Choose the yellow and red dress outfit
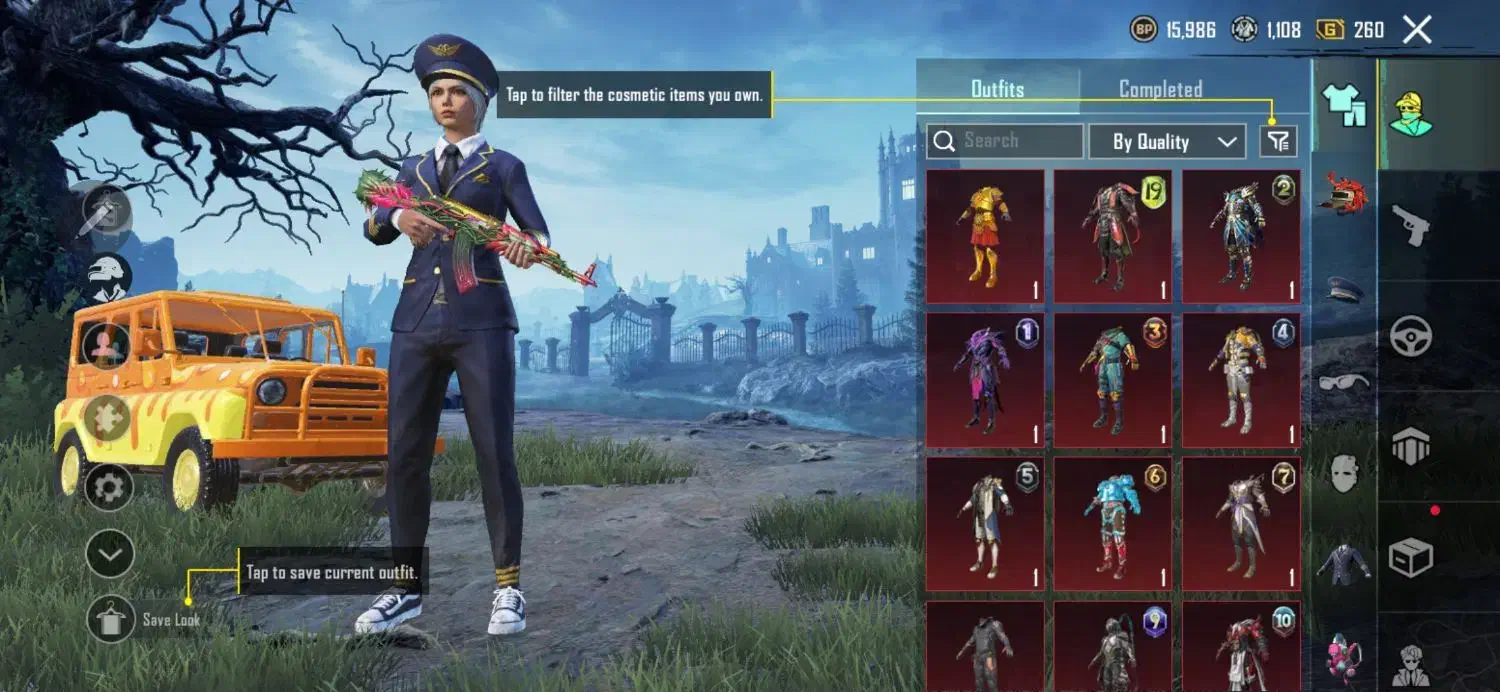This screenshot has height=692, width=1500. tap(985, 236)
